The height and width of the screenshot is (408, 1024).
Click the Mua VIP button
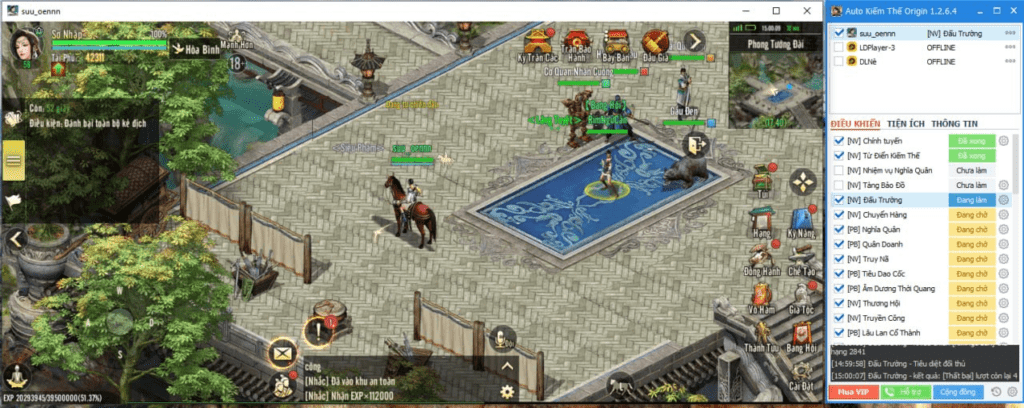[852, 391]
